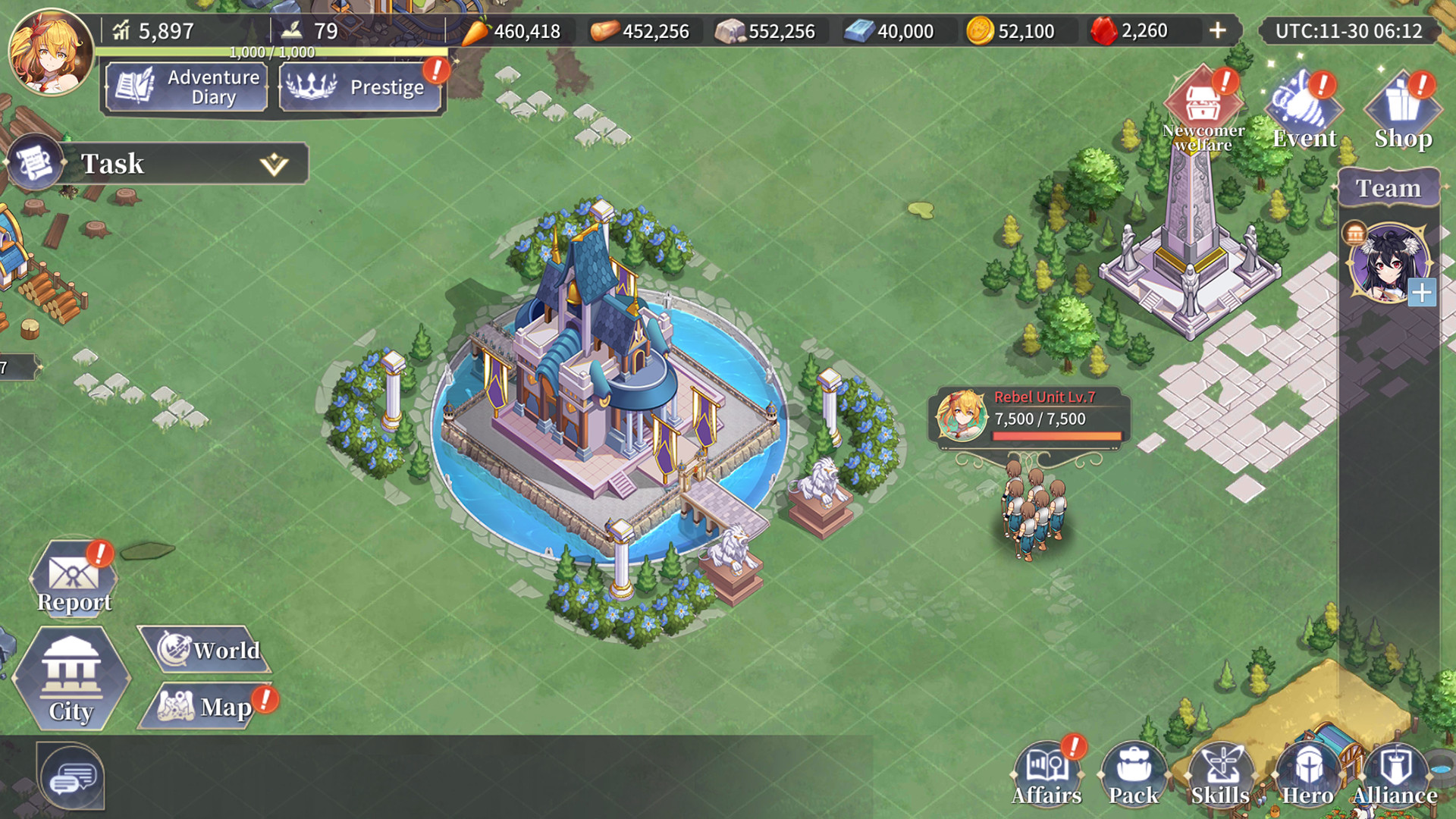Open the player avatar profile

click(x=50, y=51)
